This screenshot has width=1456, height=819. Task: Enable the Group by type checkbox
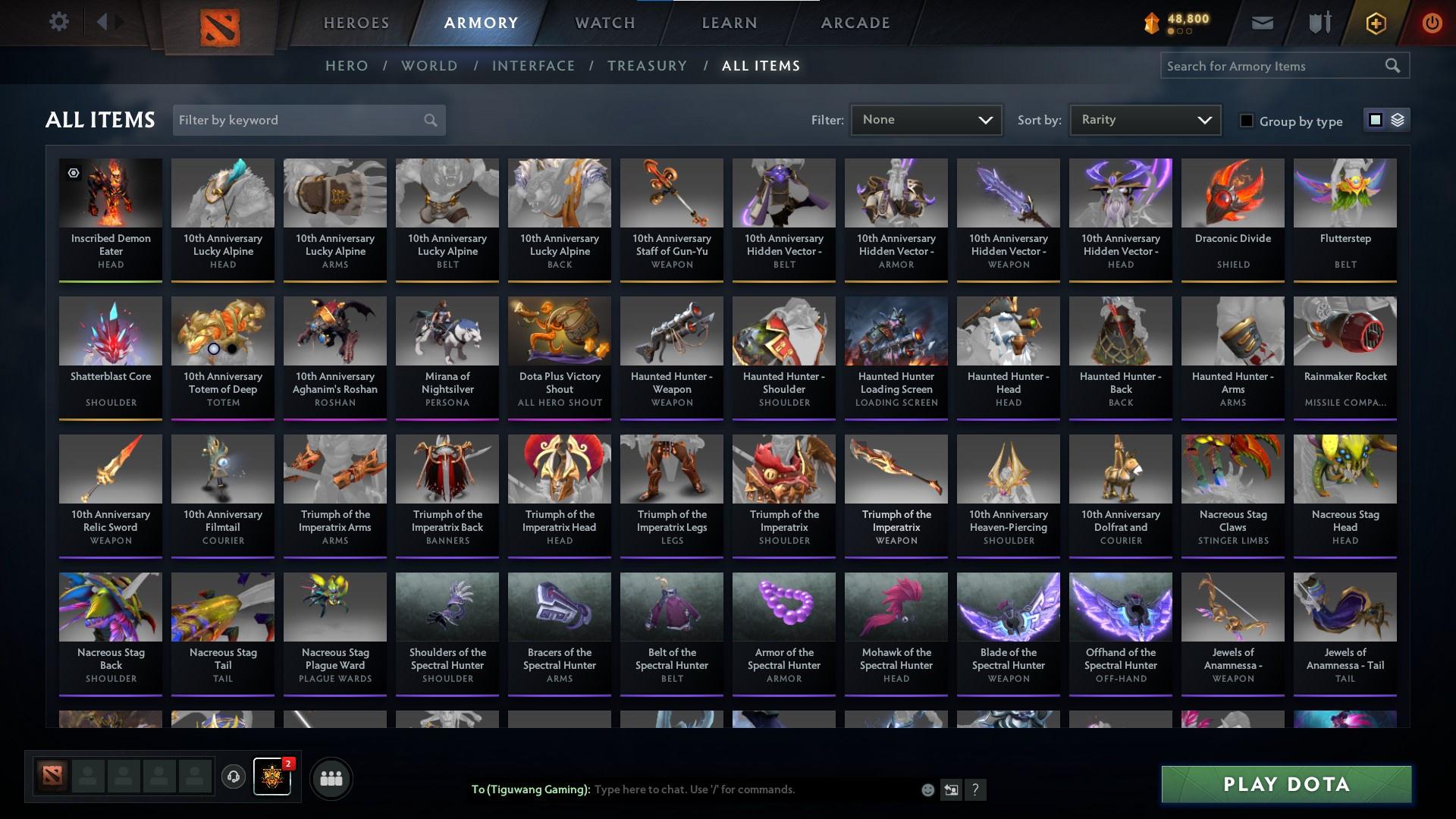tap(1247, 121)
